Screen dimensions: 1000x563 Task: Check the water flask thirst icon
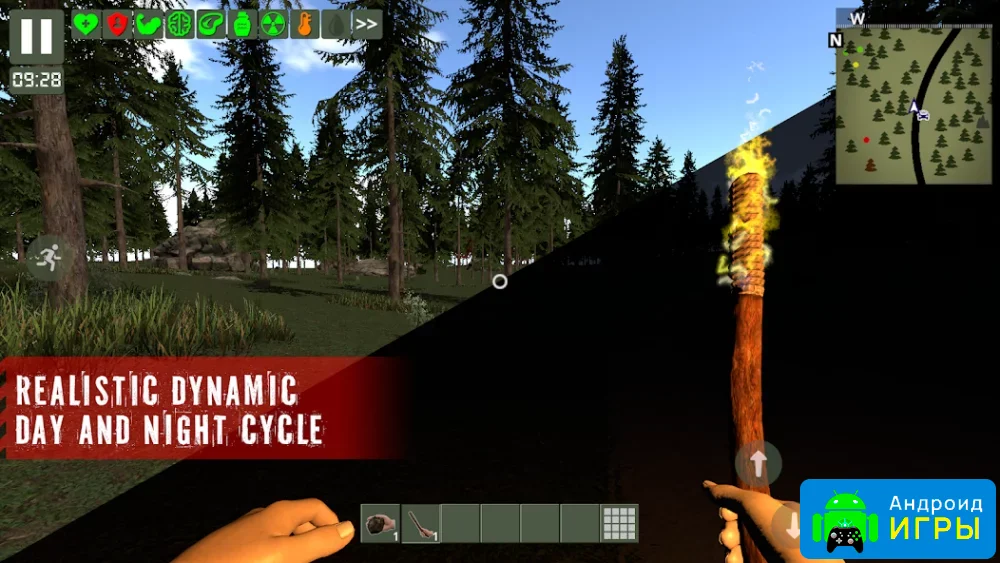coord(241,25)
